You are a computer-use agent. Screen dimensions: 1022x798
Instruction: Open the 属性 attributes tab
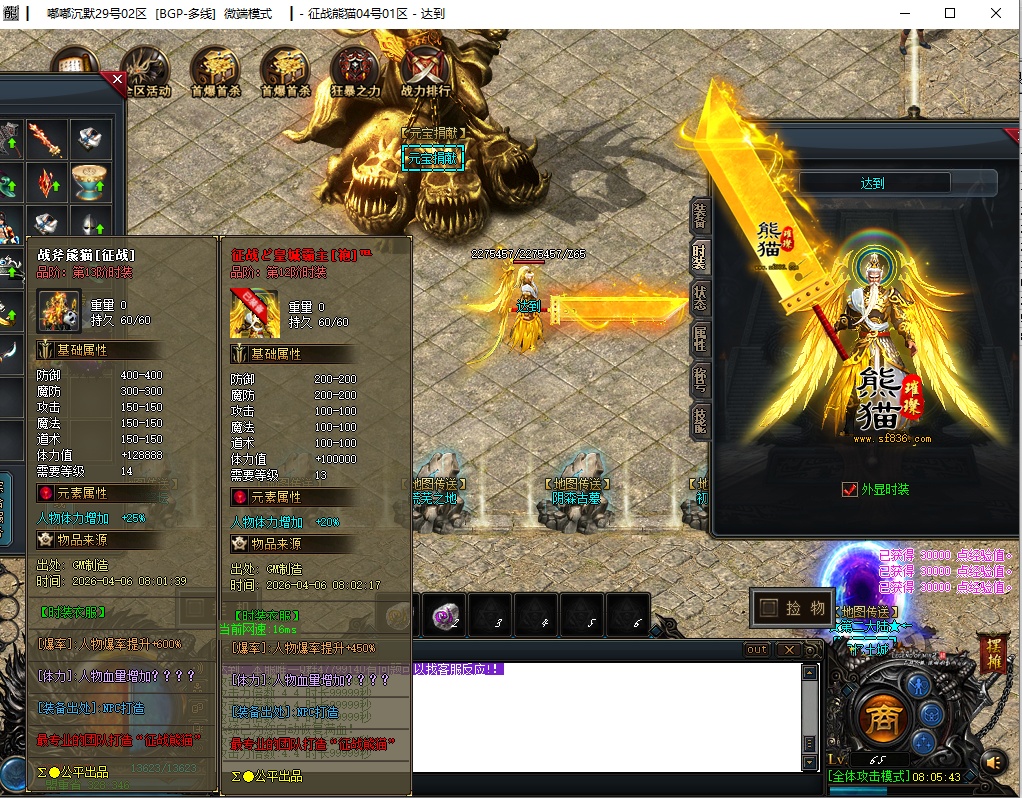point(700,338)
